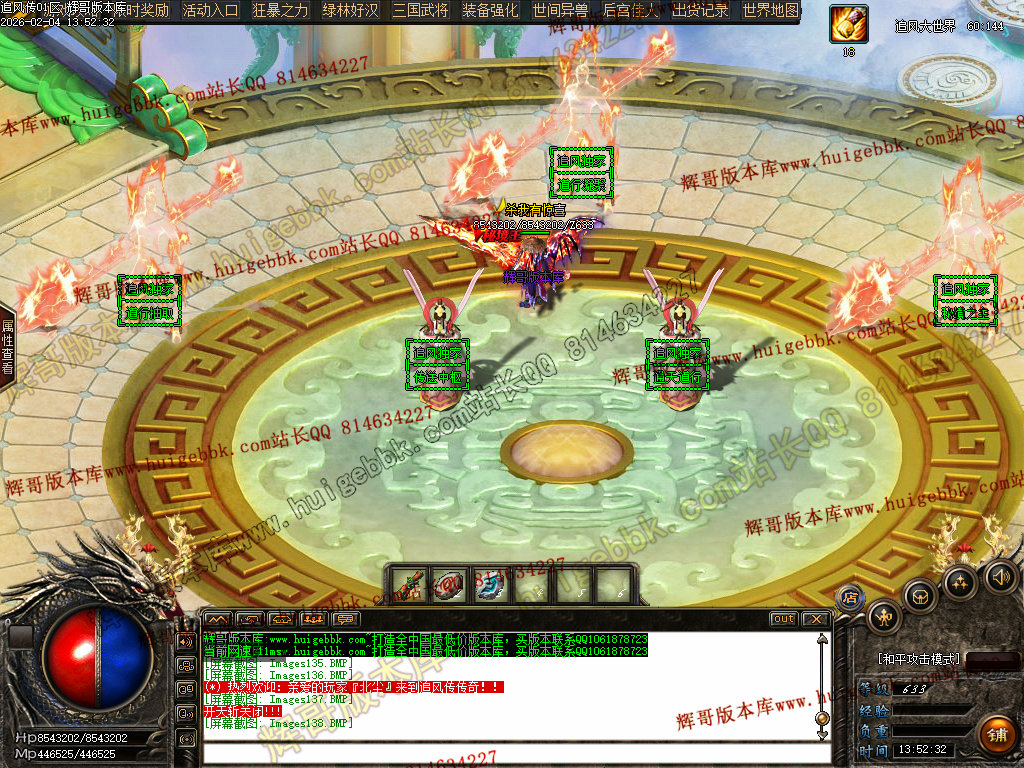Open the 属性查看 attribute side tab
This screenshot has width=1024, height=768.
[7, 346]
